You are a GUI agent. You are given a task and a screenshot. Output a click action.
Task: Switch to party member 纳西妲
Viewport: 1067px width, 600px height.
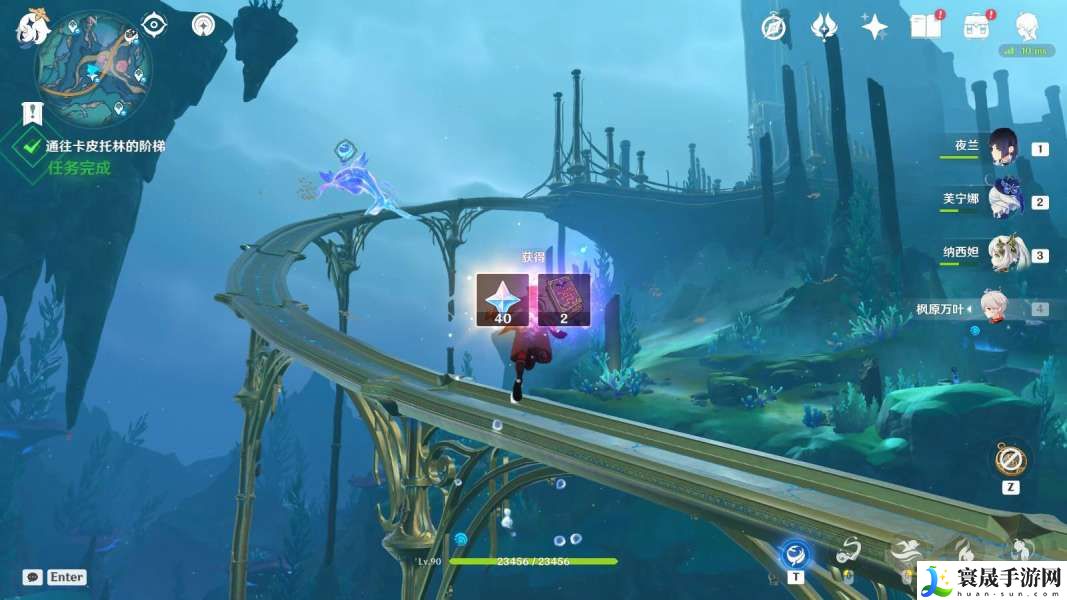1002,254
